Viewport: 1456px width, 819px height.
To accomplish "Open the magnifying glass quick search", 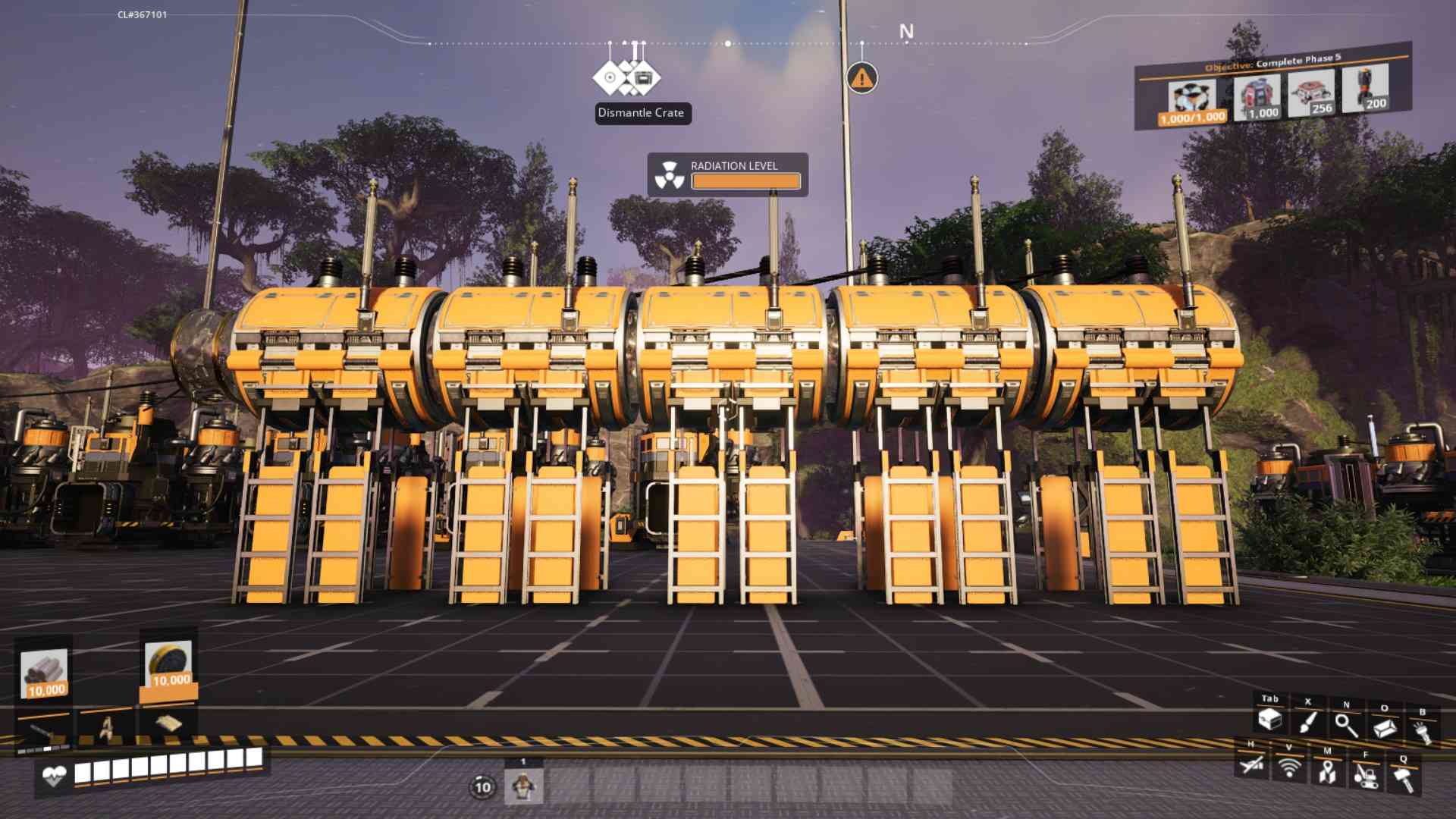I will (x=1346, y=726).
